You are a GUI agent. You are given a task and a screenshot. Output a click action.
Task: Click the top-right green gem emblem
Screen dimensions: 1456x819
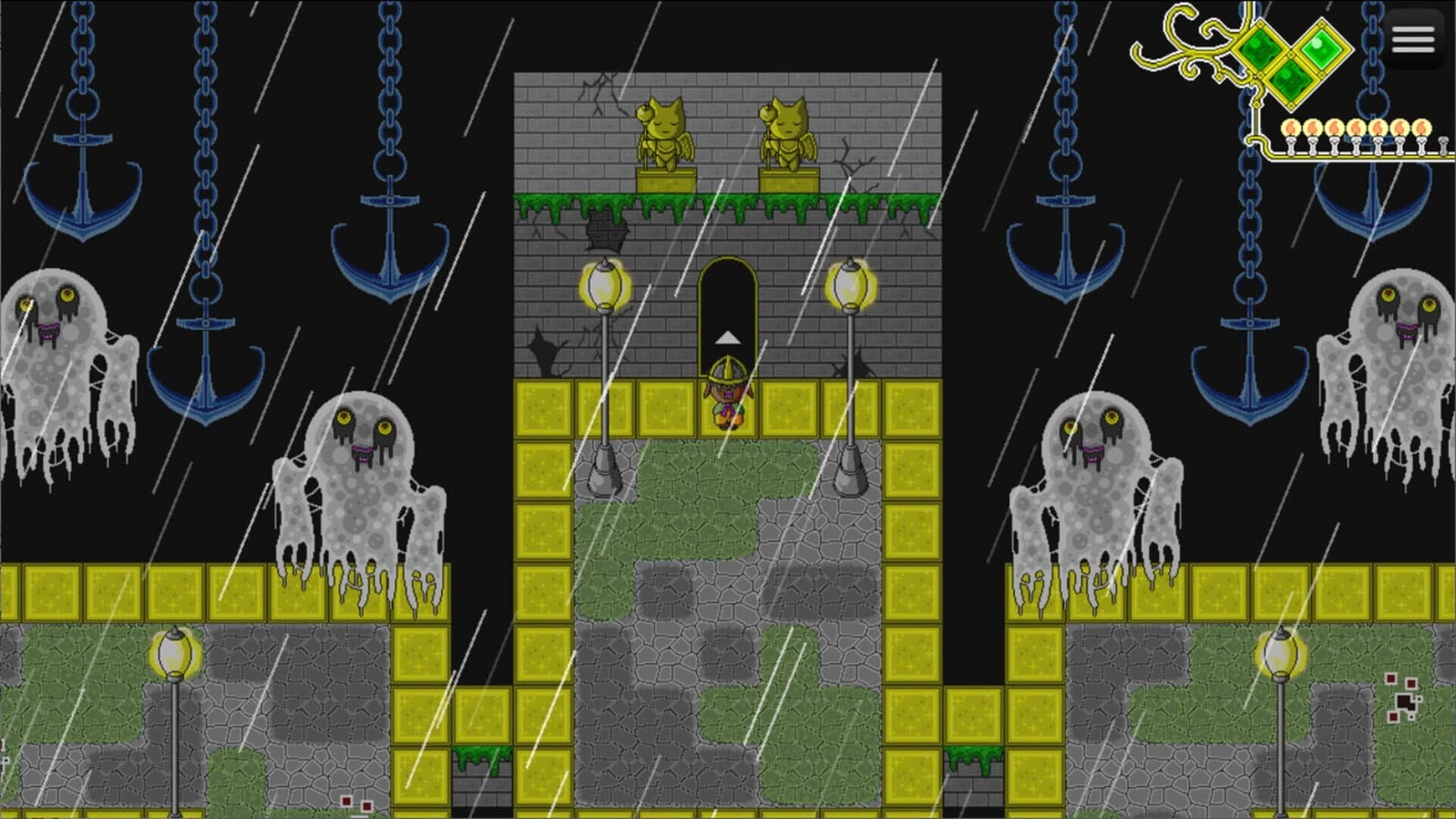1323,49
